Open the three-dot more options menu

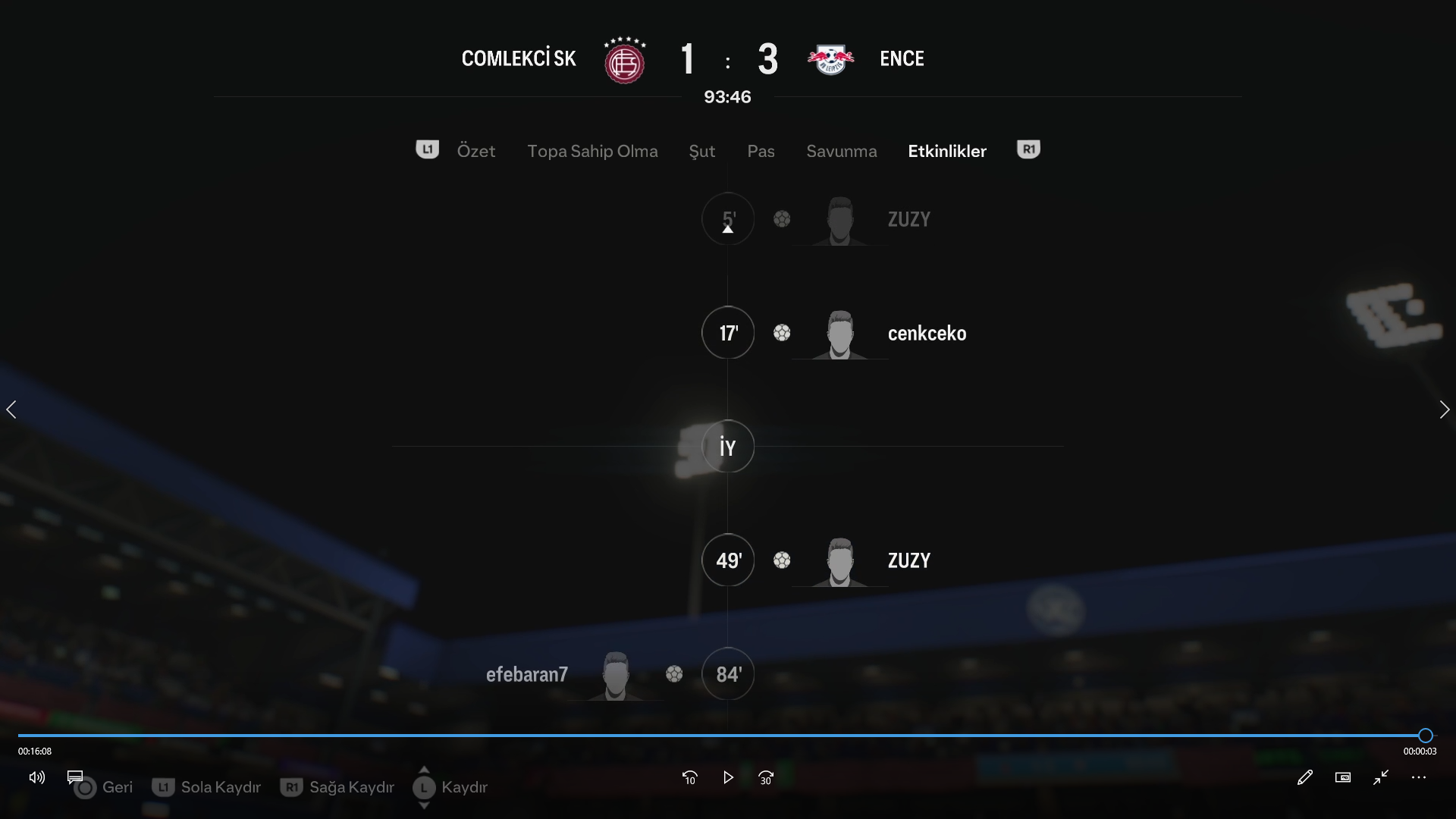pyautogui.click(x=1419, y=777)
